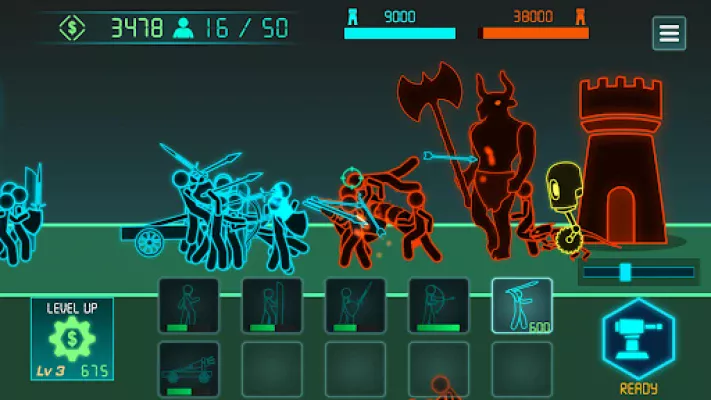
Task: Spawn the archer stickman unit
Action: tap(438, 305)
